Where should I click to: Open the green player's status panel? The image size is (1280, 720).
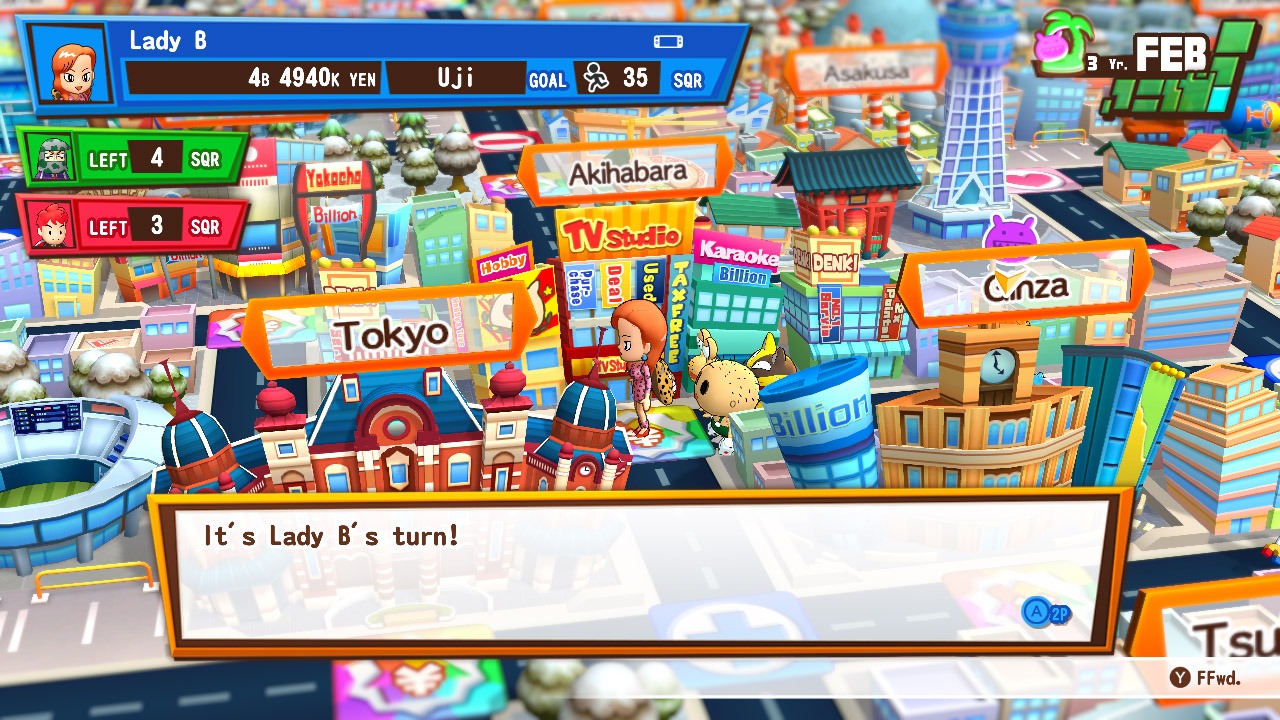130,159
